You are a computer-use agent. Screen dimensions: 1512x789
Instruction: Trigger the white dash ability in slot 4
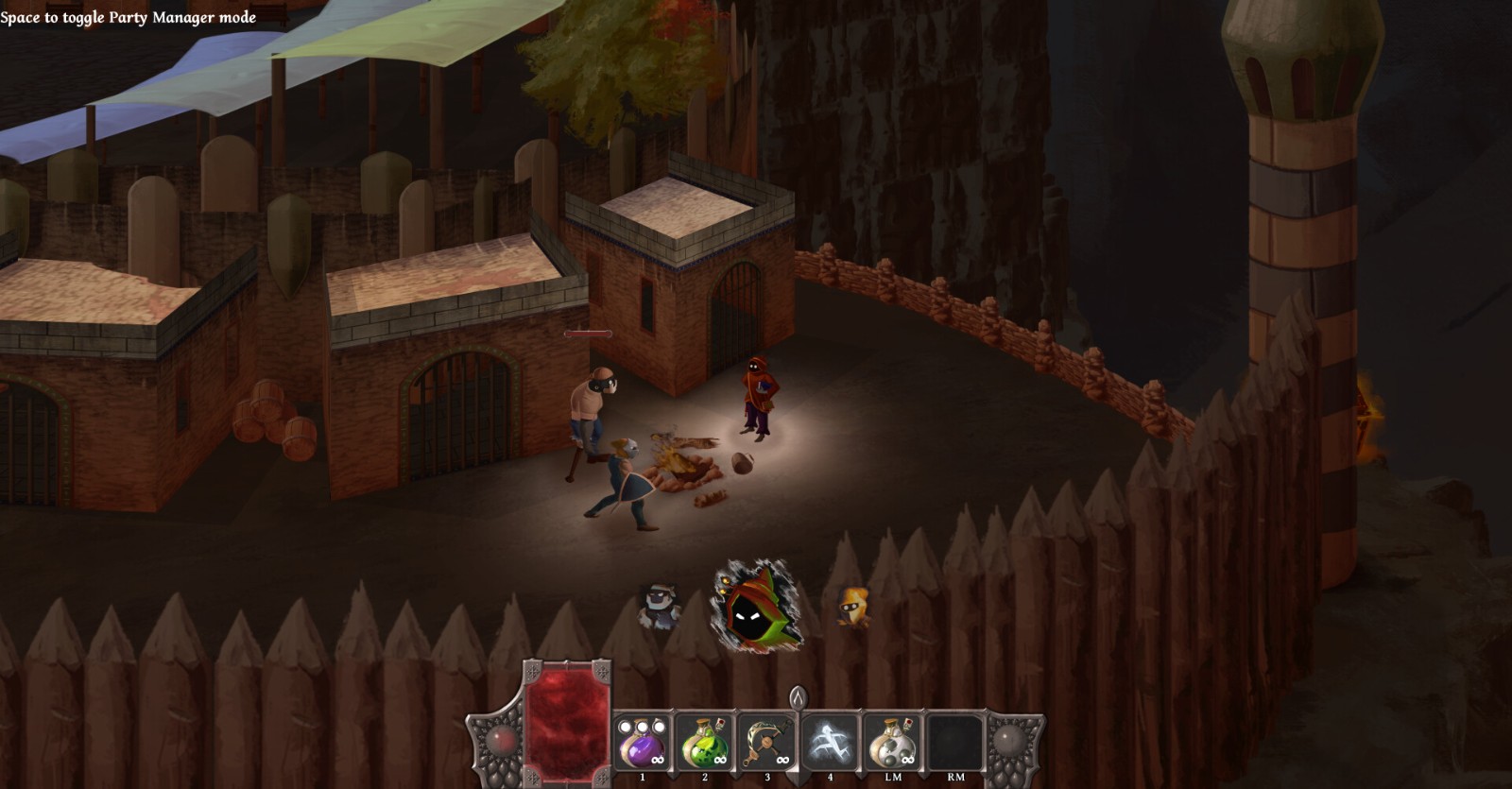831,743
